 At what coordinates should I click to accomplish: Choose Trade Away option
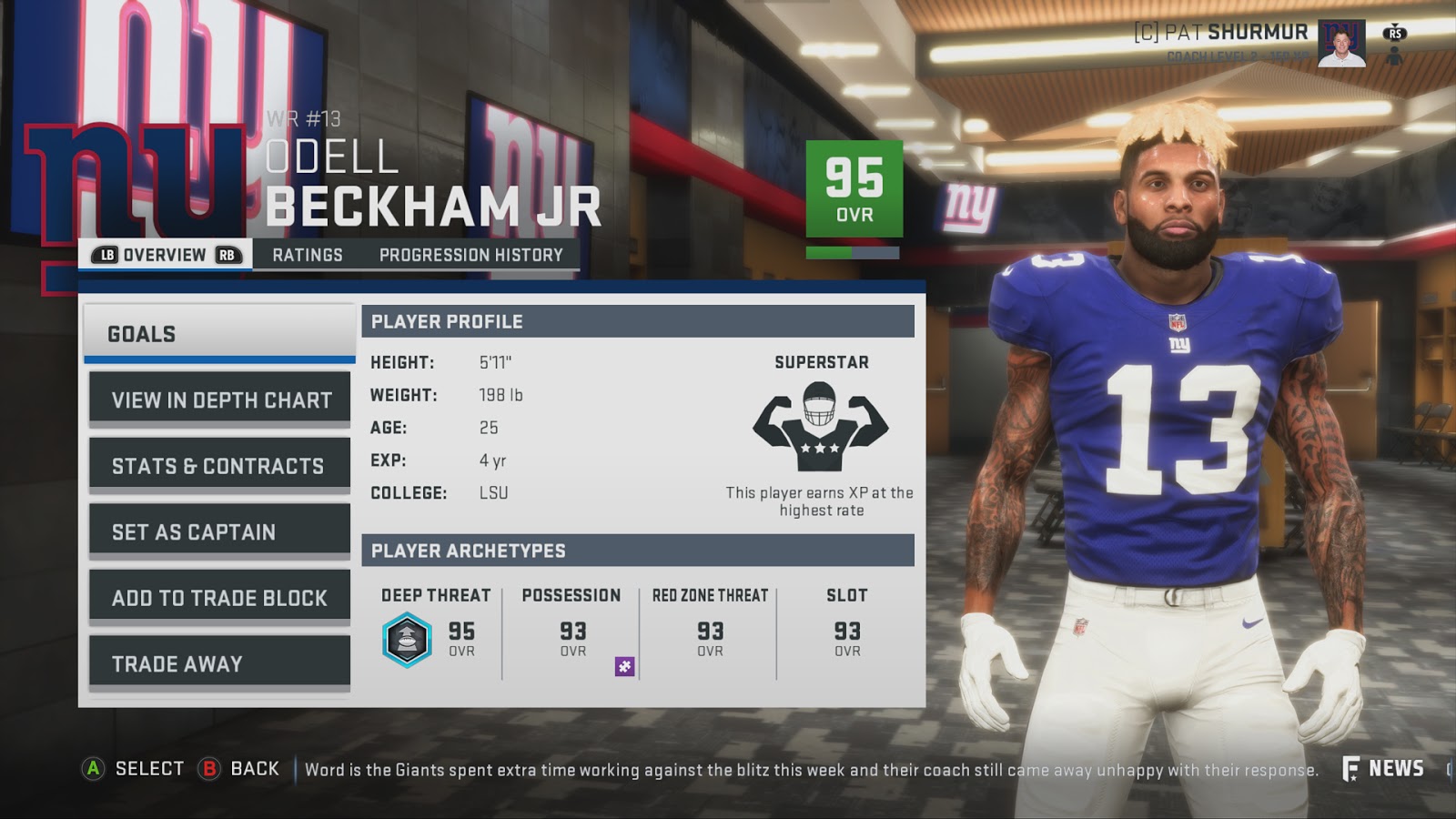(218, 663)
